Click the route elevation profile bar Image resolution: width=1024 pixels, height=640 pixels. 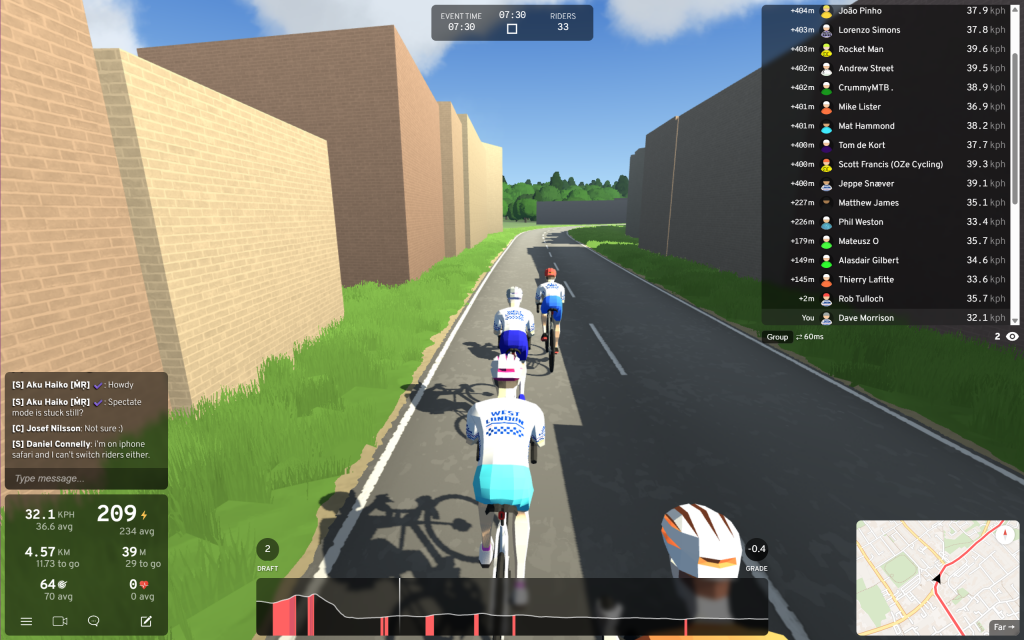pyautogui.click(x=511, y=607)
